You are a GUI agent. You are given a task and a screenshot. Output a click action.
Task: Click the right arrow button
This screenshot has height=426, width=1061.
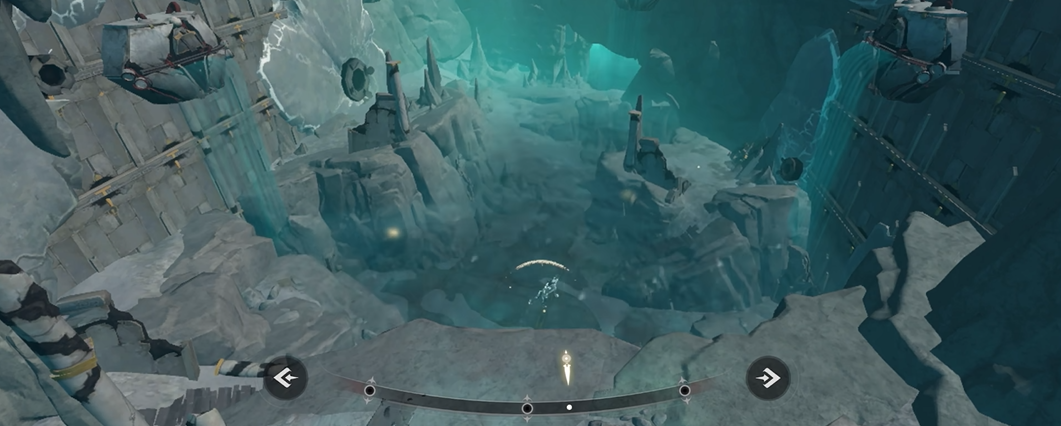768,378
